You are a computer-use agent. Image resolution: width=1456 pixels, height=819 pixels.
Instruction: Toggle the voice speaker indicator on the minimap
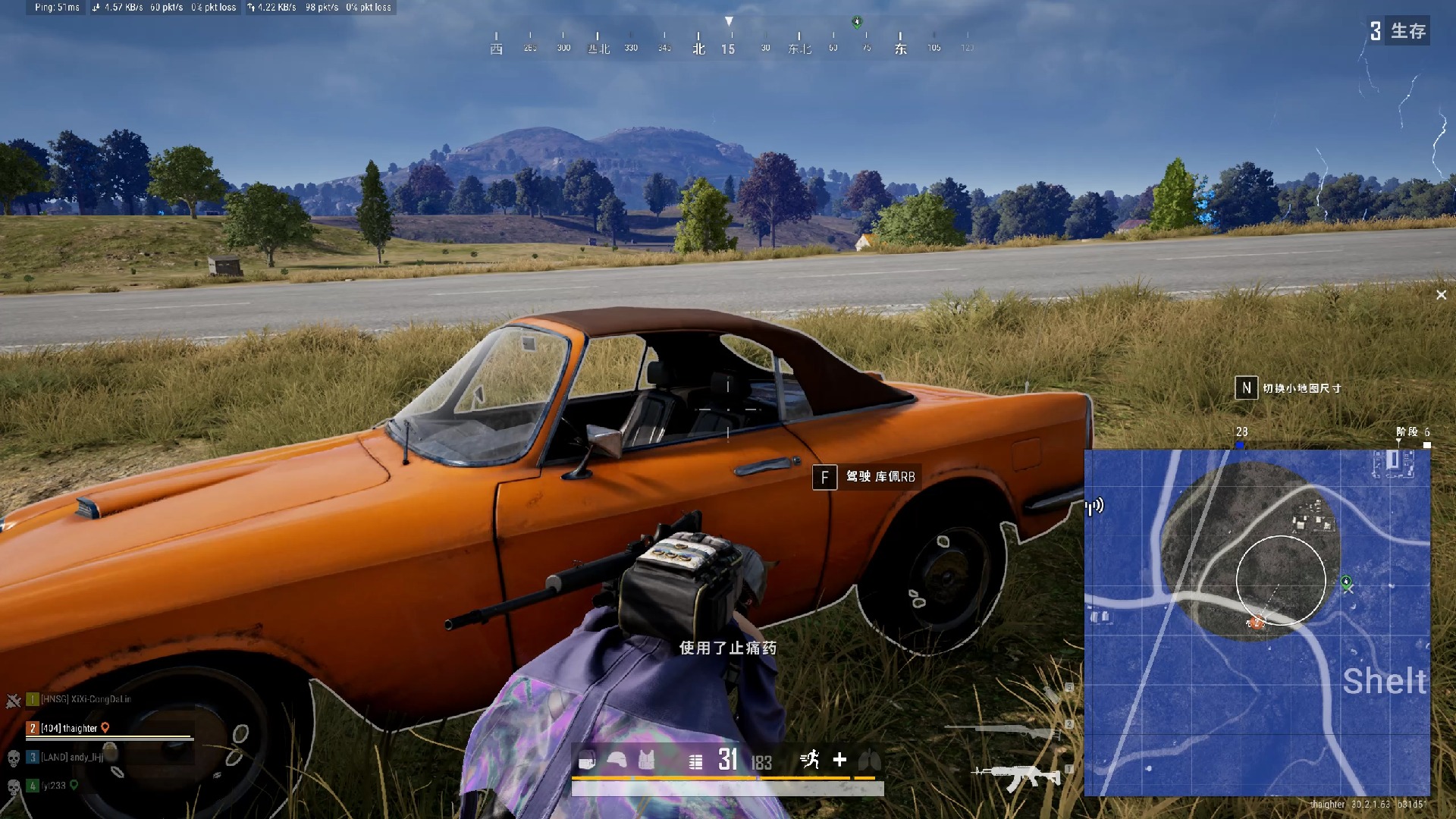(x=1093, y=507)
